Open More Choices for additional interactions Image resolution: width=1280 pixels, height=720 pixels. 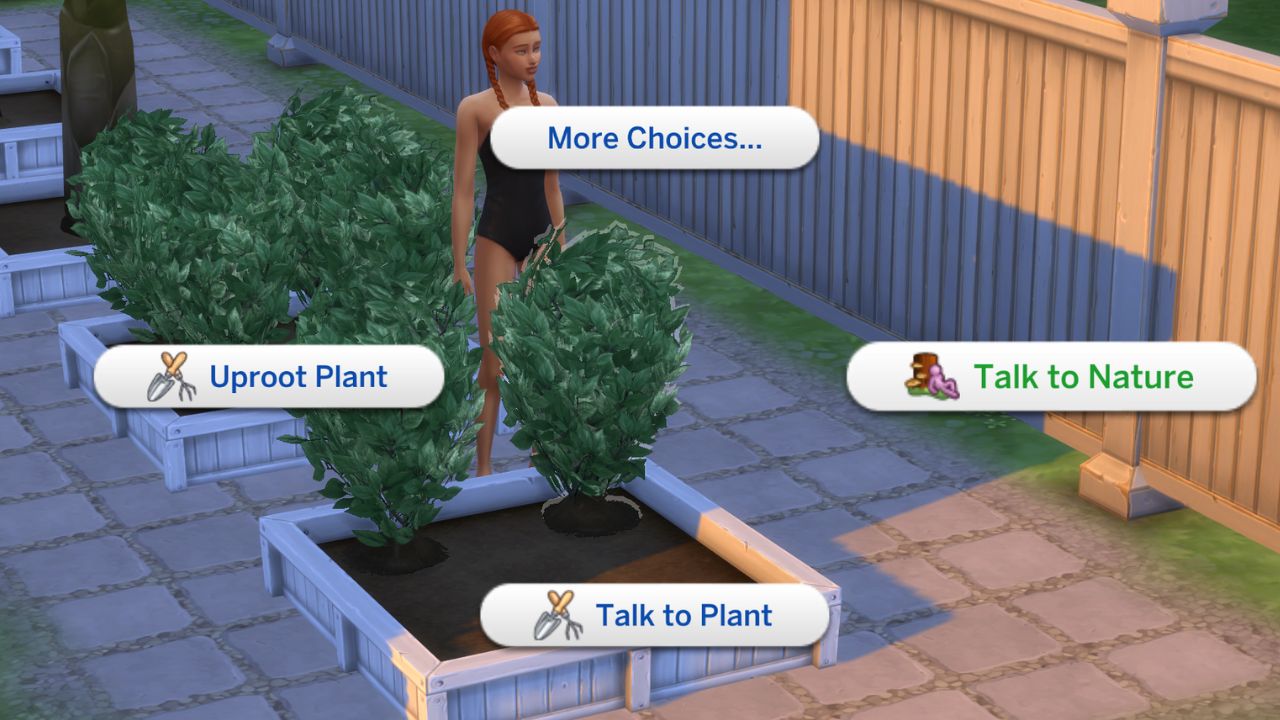pyautogui.click(x=653, y=138)
